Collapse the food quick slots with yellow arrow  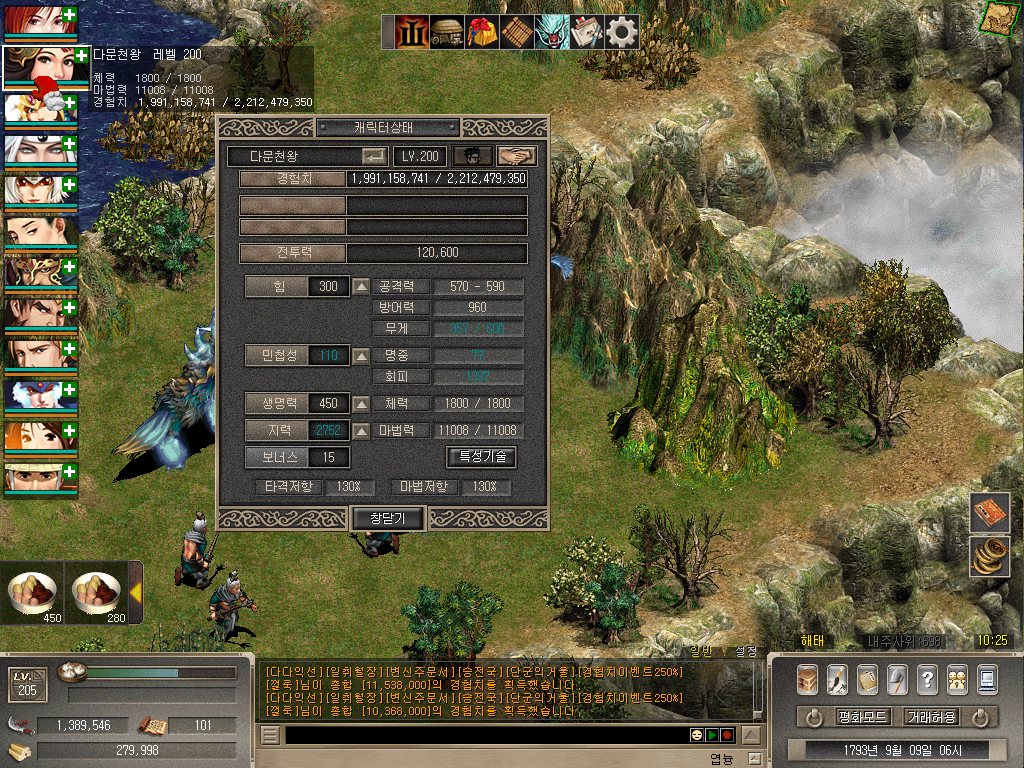tap(135, 591)
